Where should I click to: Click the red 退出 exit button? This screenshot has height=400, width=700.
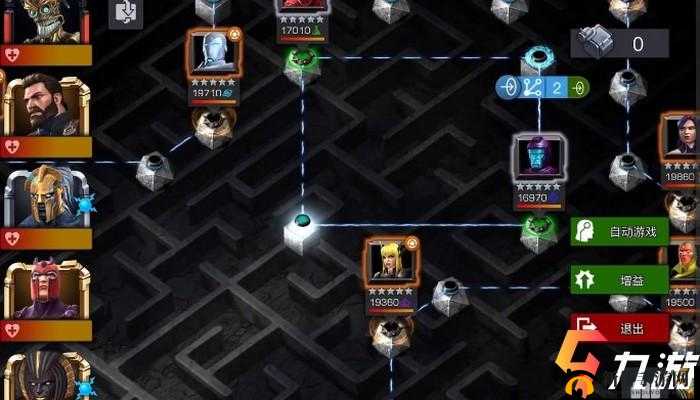[x=619, y=326]
